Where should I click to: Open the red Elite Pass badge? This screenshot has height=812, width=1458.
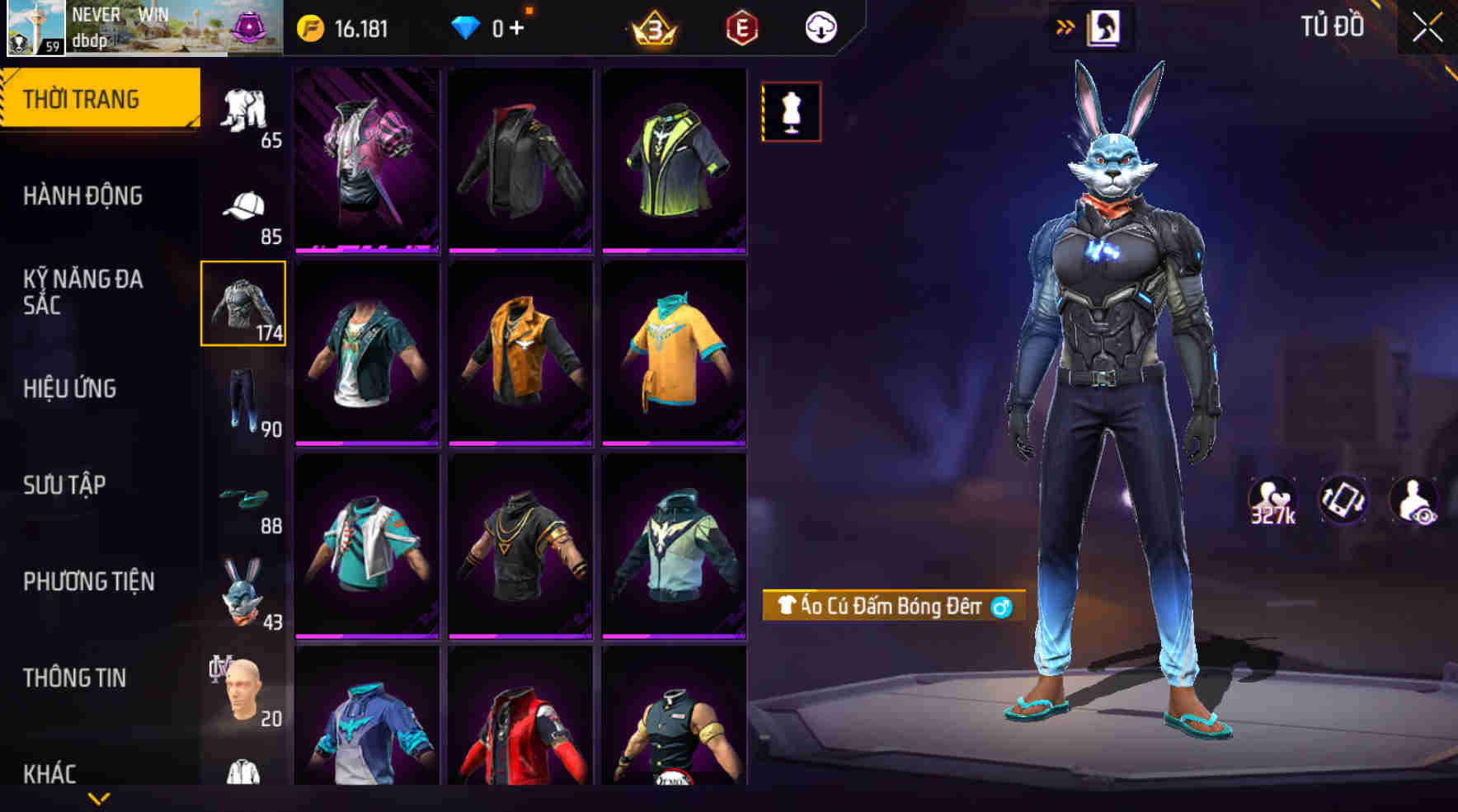pyautogui.click(x=740, y=27)
